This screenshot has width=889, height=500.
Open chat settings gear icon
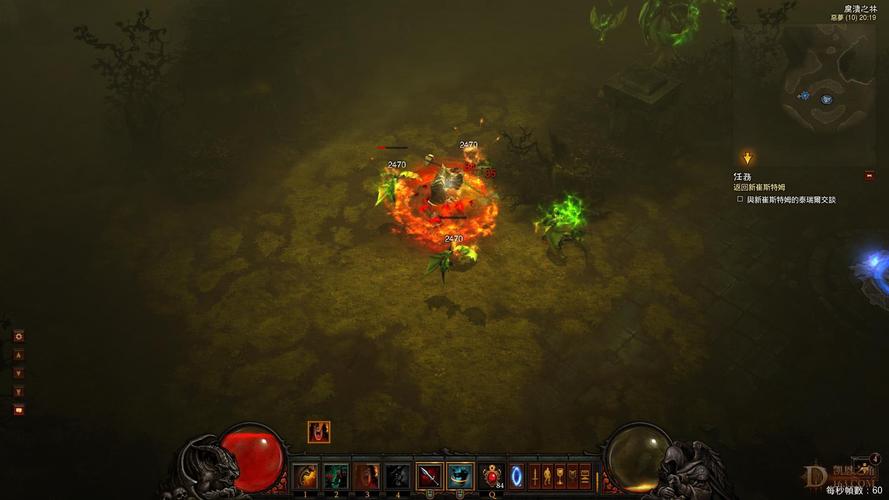[18, 336]
